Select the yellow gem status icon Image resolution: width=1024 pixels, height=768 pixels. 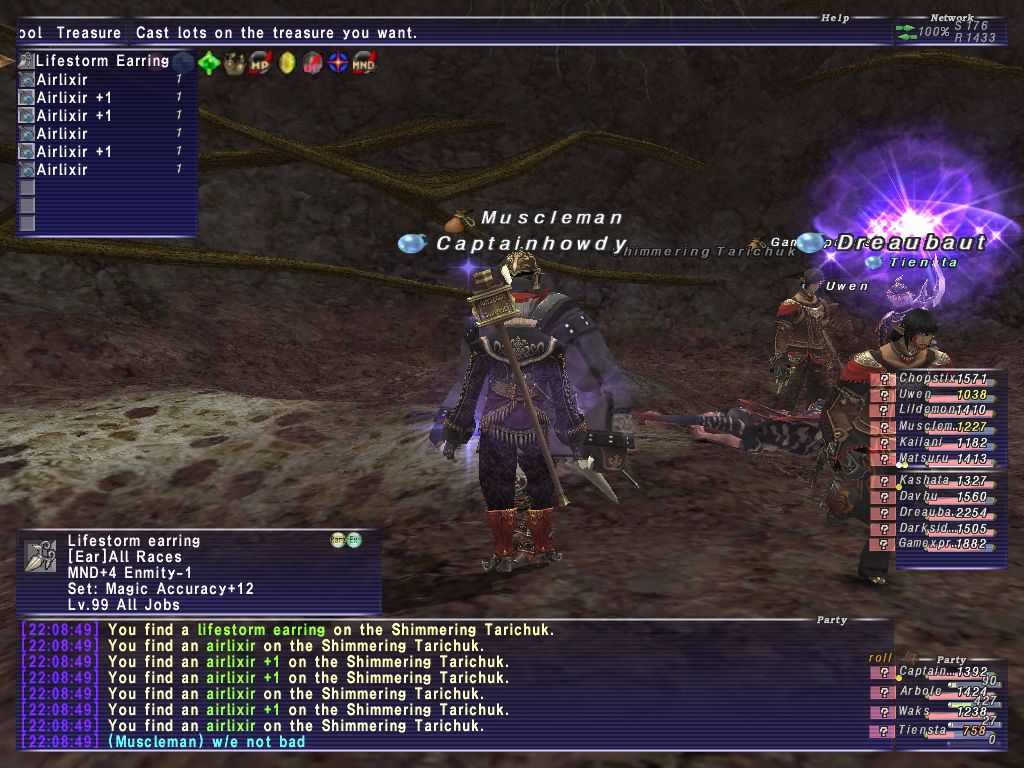coord(287,63)
